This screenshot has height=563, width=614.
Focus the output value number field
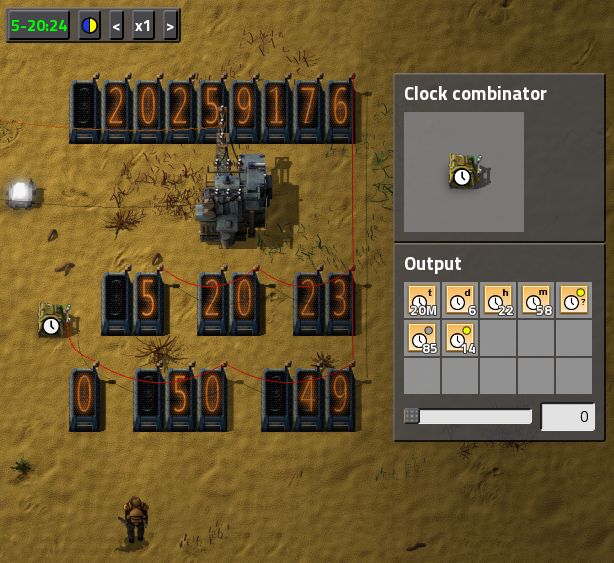click(x=567, y=416)
